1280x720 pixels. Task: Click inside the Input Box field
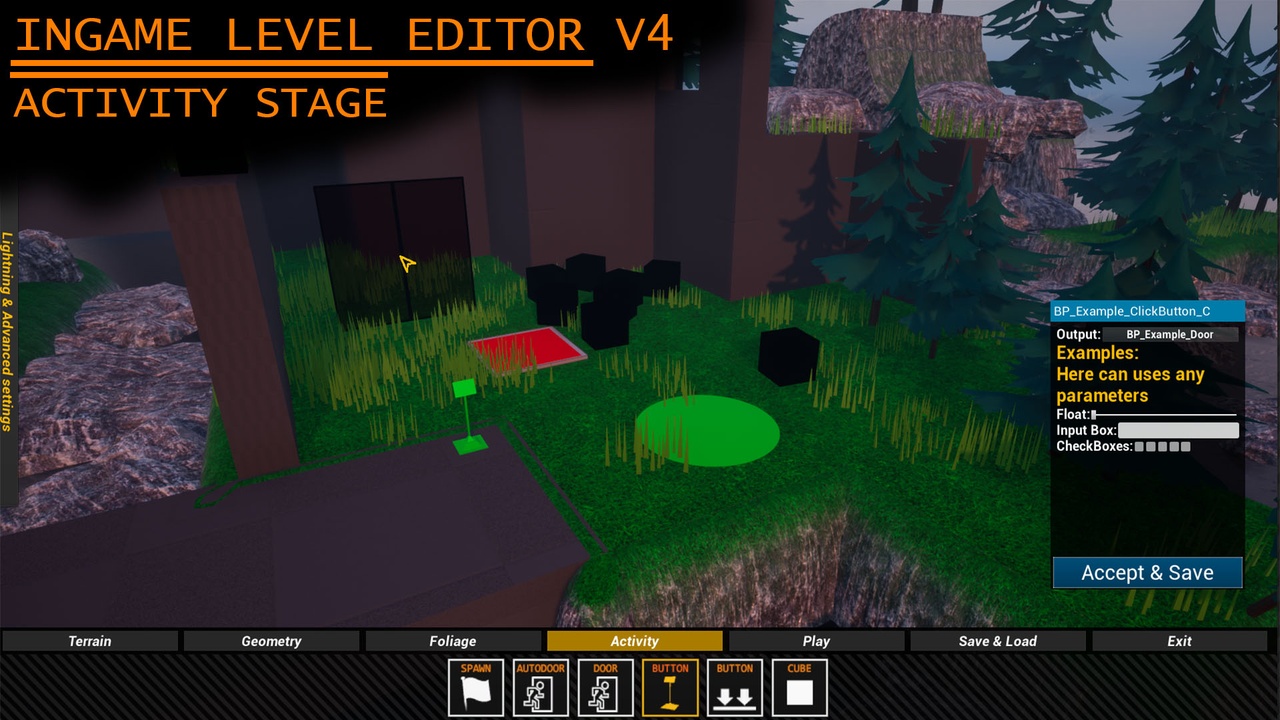tap(1178, 430)
